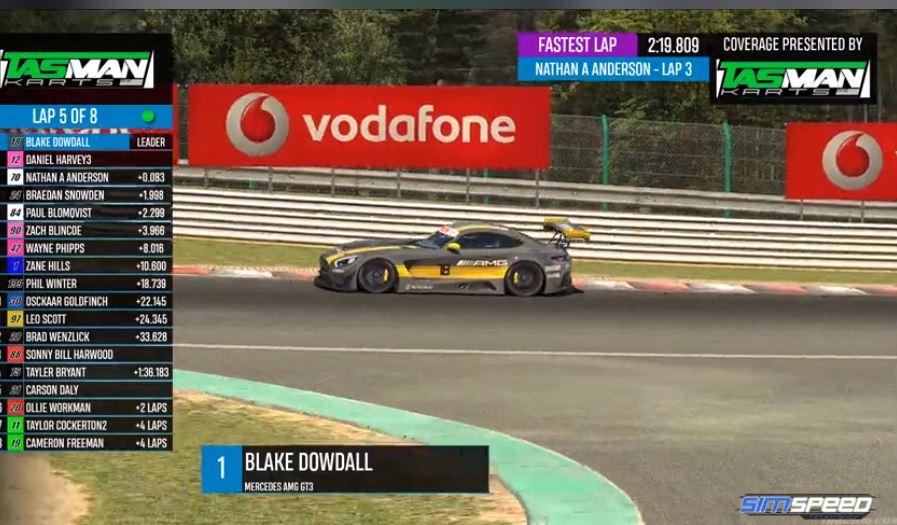Choose Nathan A Anderson's timing row
897x525 pixels.
(88, 177)
